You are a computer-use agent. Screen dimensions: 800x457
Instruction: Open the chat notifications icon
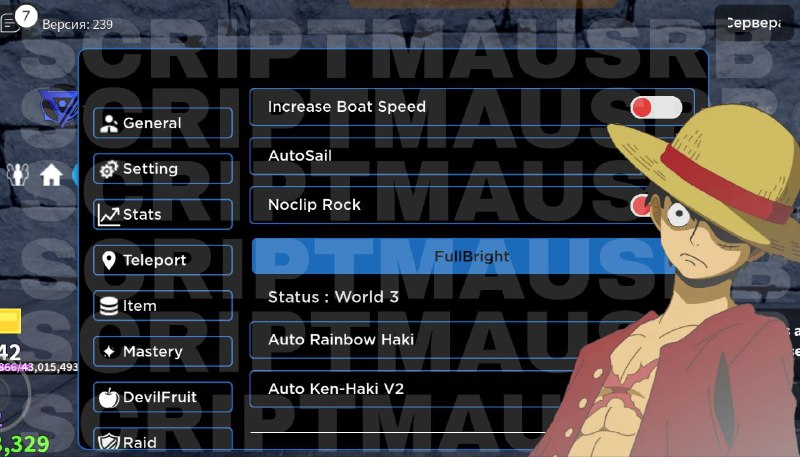(16, 19)
